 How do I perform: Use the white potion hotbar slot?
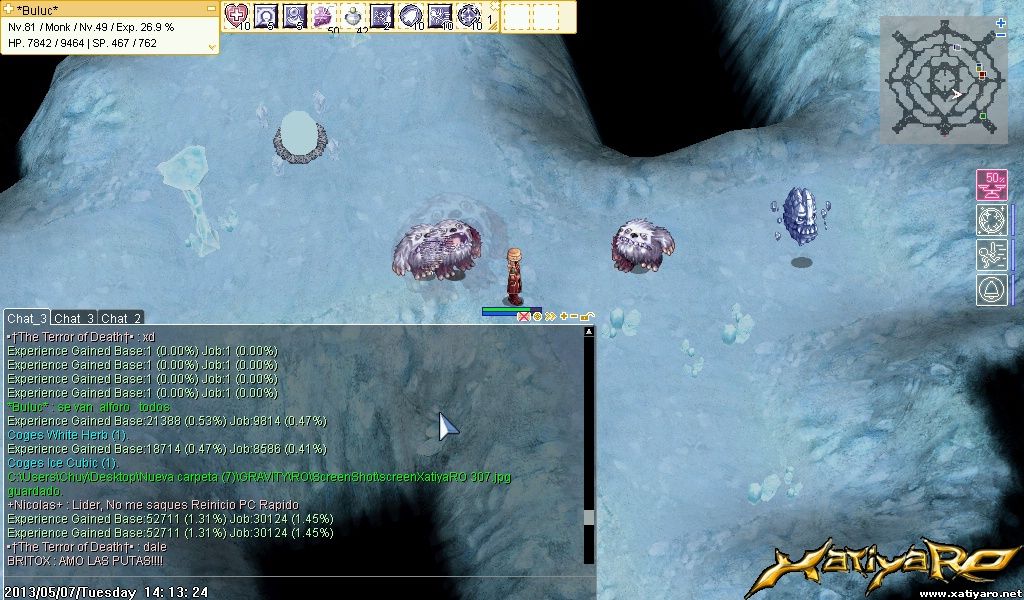(354, 15)
